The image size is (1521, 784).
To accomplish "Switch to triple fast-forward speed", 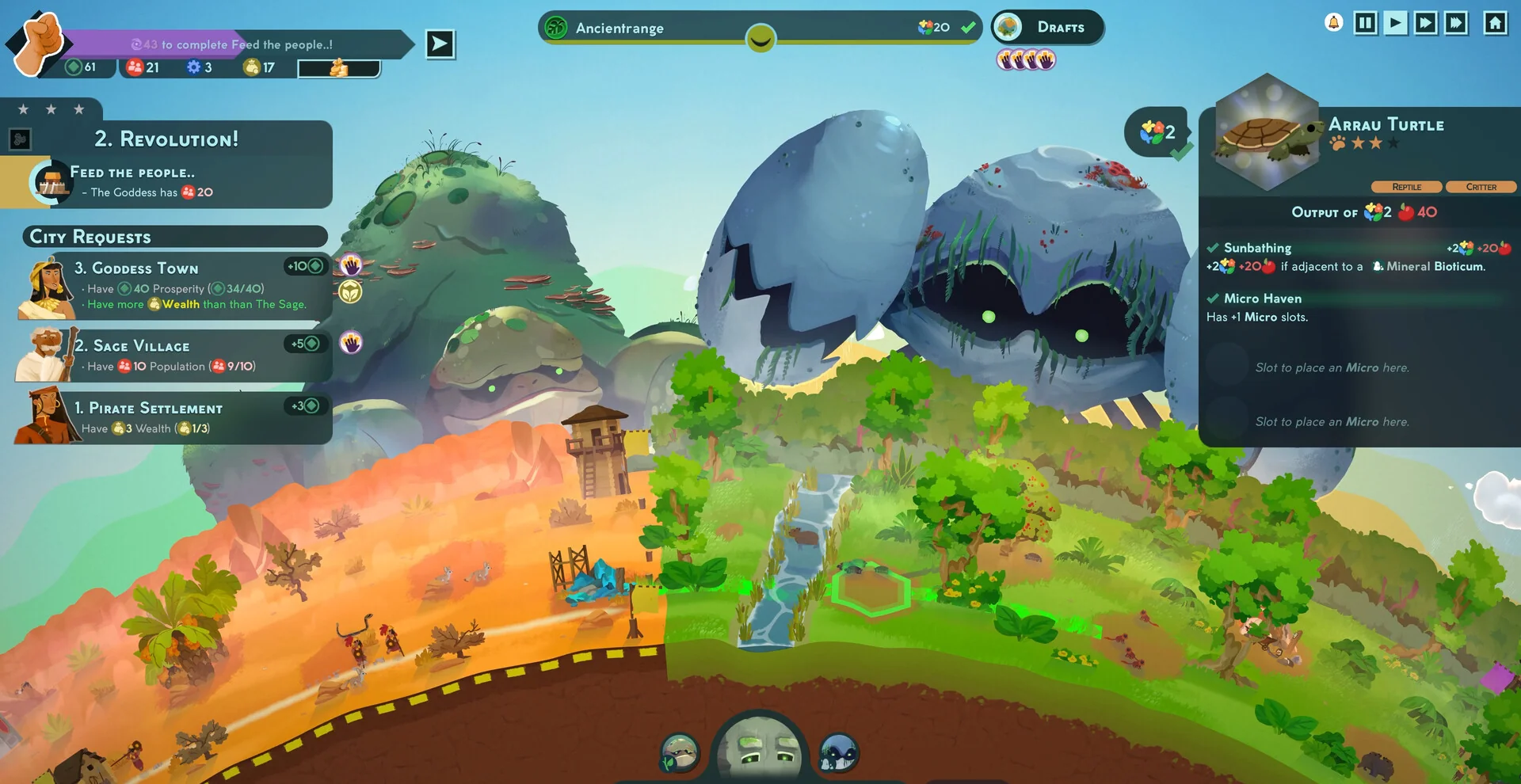I will [1456, 23].
